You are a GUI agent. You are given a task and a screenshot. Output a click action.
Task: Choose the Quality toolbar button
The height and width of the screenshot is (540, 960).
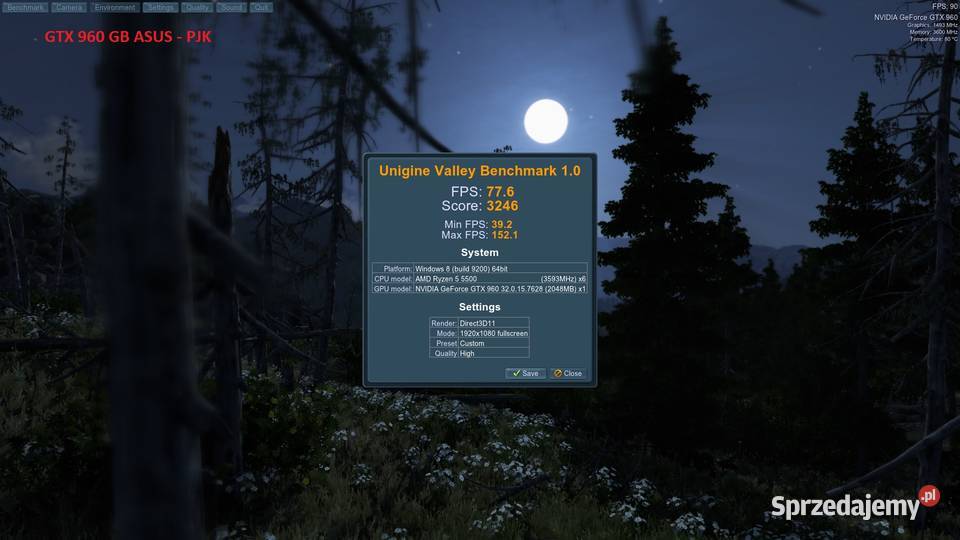point(197,7)
